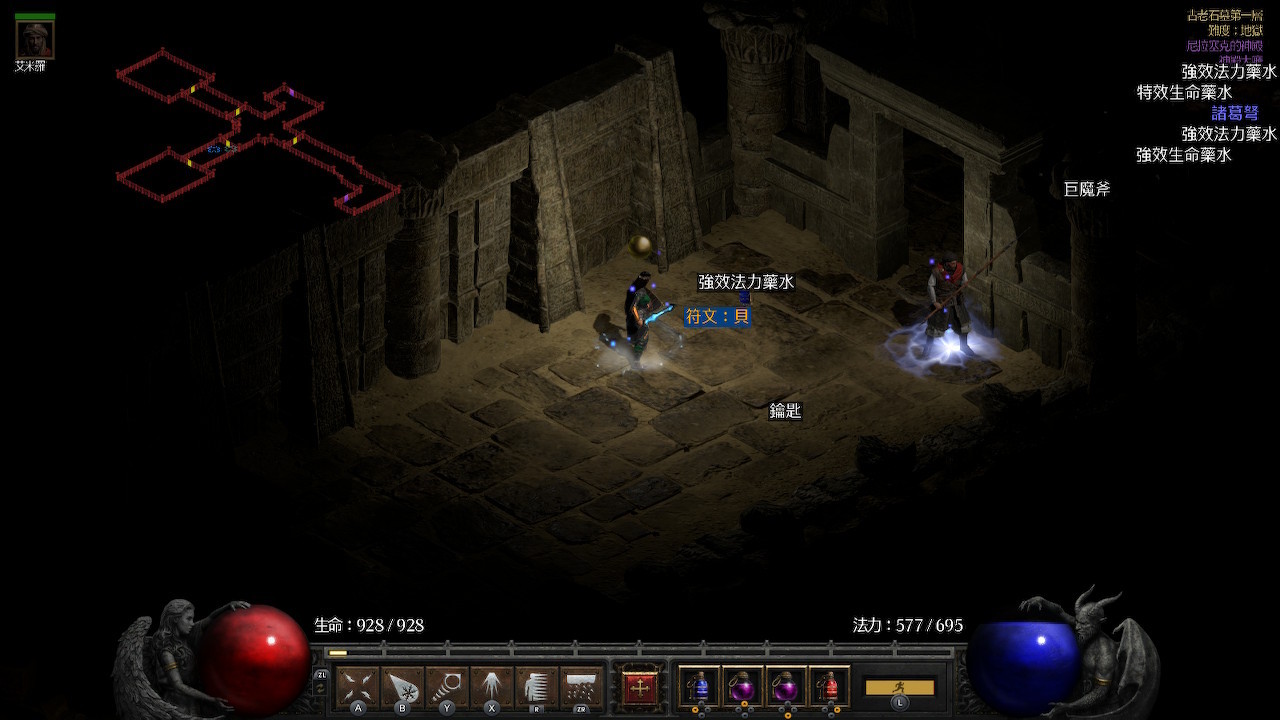
Task: Click the 艾米羅 mercenary portrait
Action: [35, 40]
